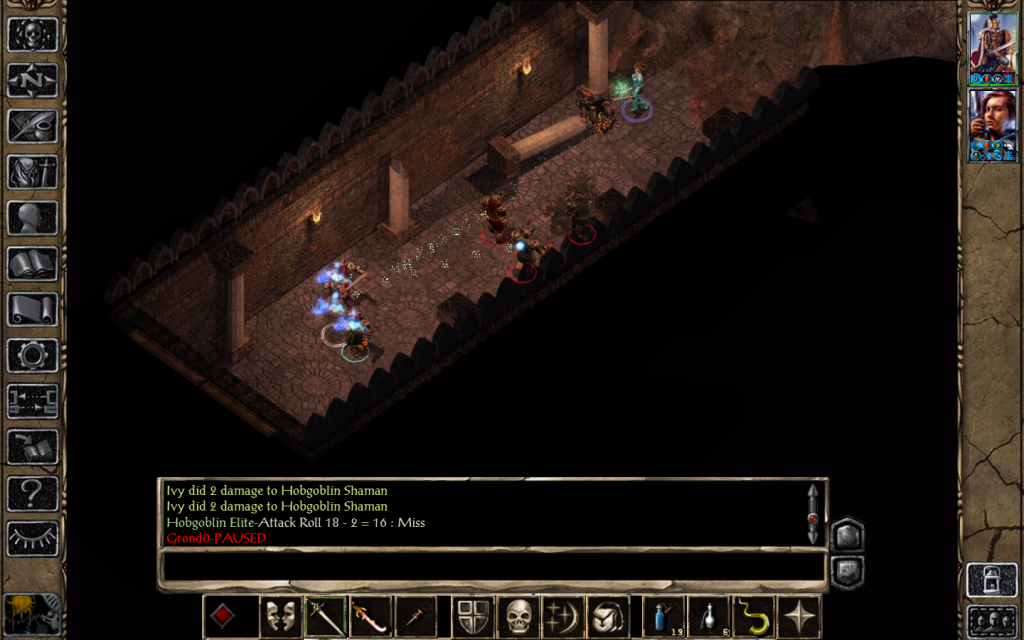Click the question mark help button
The height and width of the screenshot is (640, 1024).
32,492
